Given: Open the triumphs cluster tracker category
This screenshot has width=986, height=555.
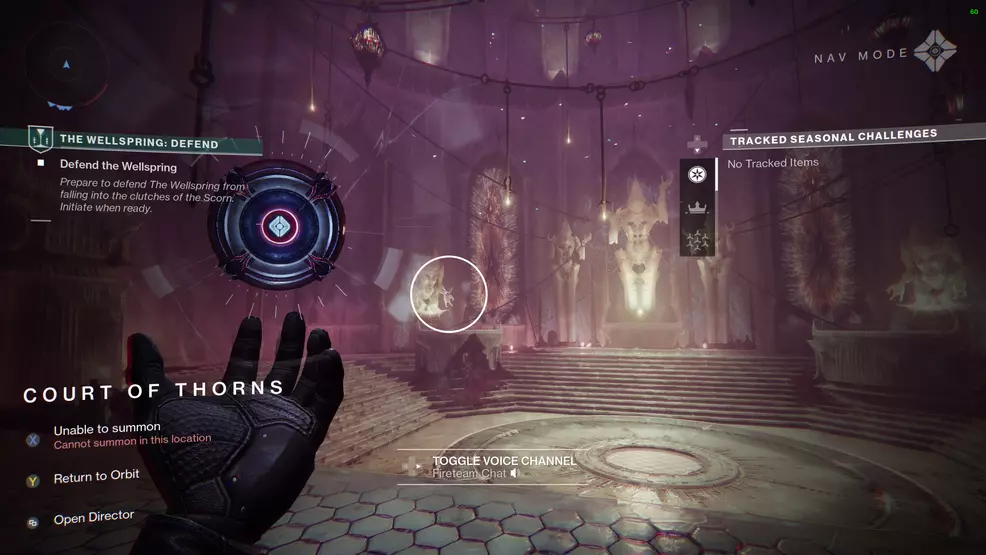Looking at the screenshot, I should [x=697, y=240].
